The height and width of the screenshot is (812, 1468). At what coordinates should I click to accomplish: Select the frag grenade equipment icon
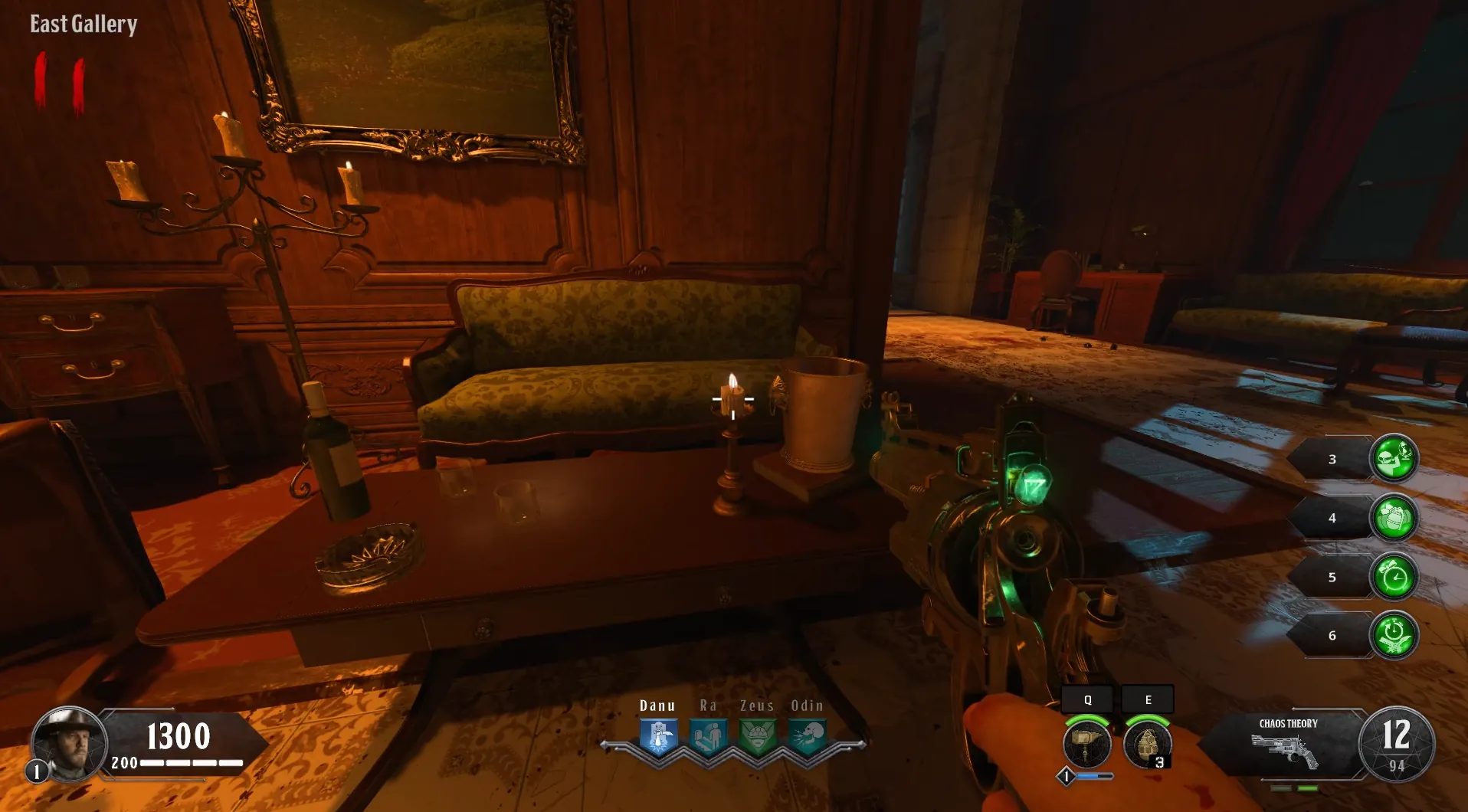(1147, 742)
